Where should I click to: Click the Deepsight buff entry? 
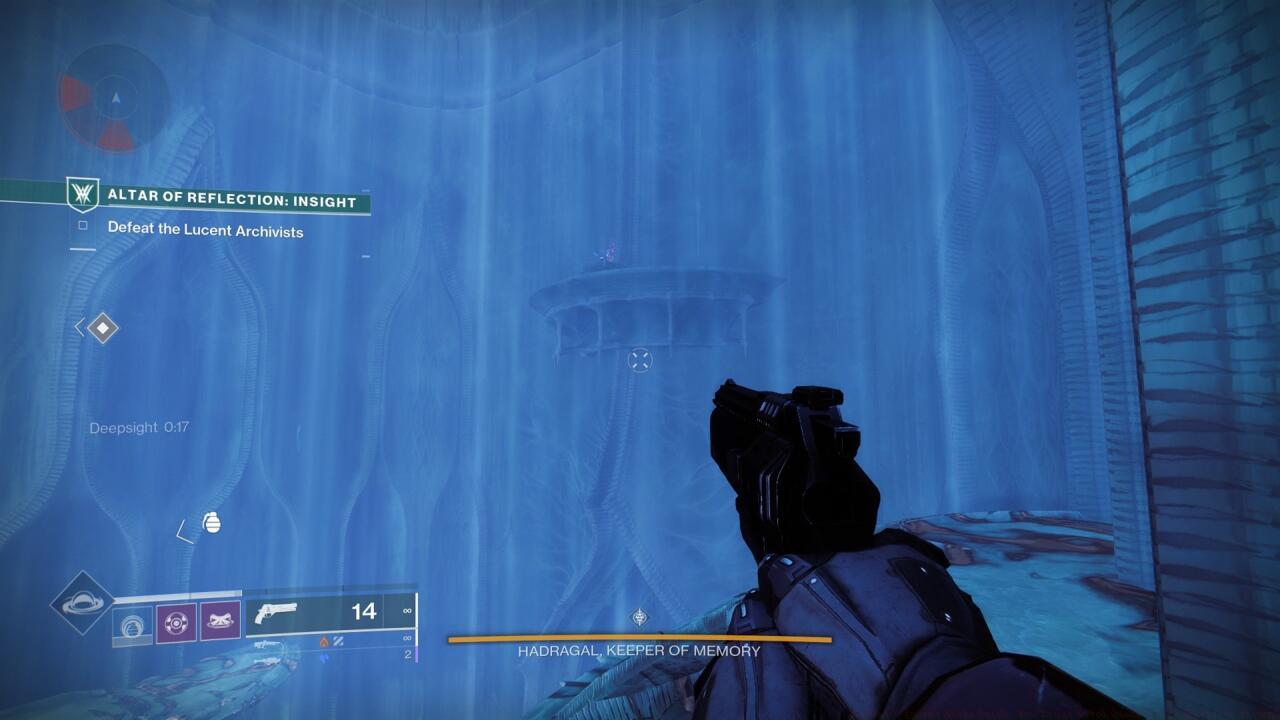[x=139, y=427]
